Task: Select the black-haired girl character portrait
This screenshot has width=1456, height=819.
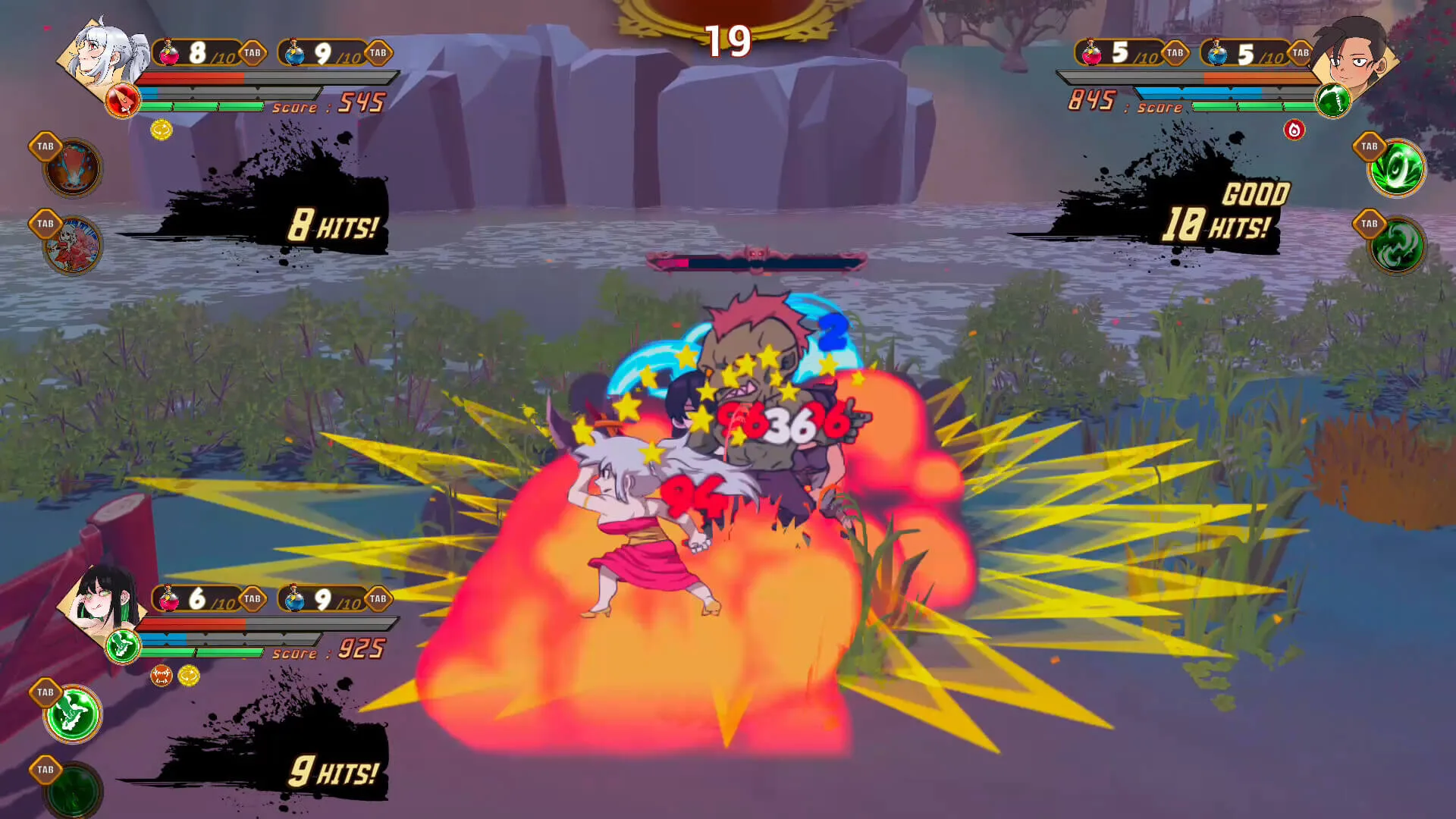Action: point(106,603)
